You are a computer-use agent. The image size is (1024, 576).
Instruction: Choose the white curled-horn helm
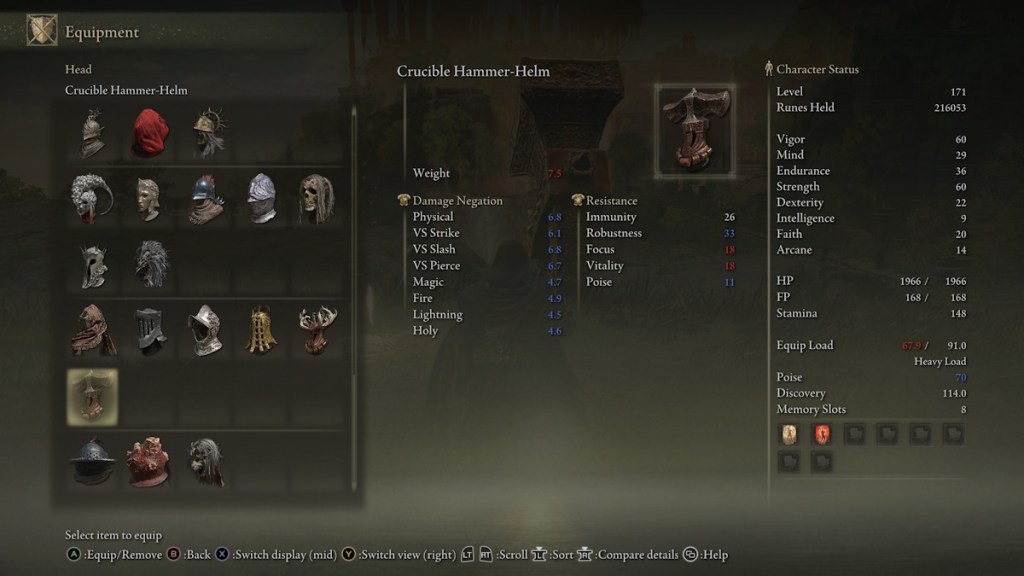click(x=92, y=198)
